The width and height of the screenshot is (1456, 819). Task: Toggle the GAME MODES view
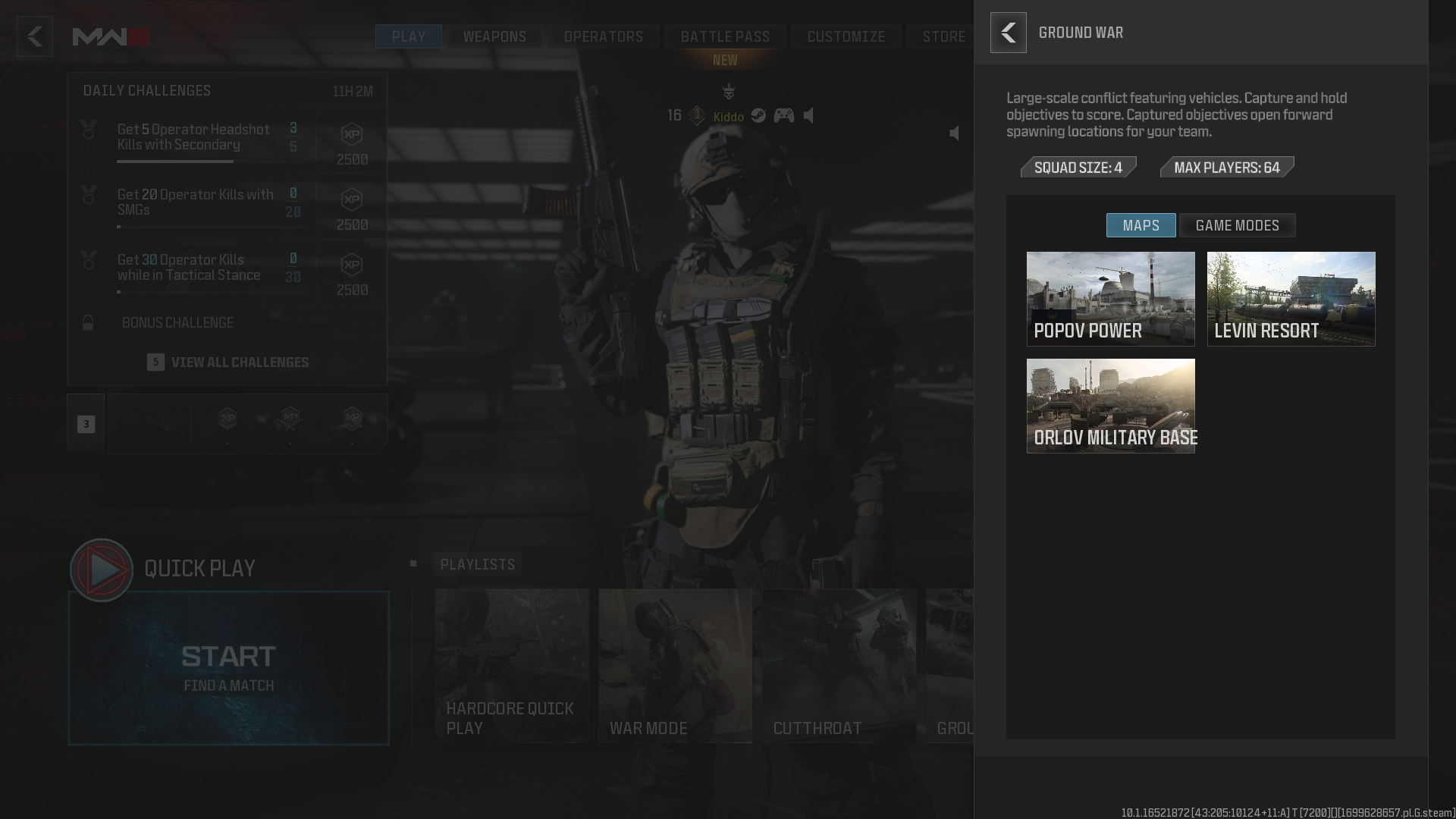pos(1237,225)
